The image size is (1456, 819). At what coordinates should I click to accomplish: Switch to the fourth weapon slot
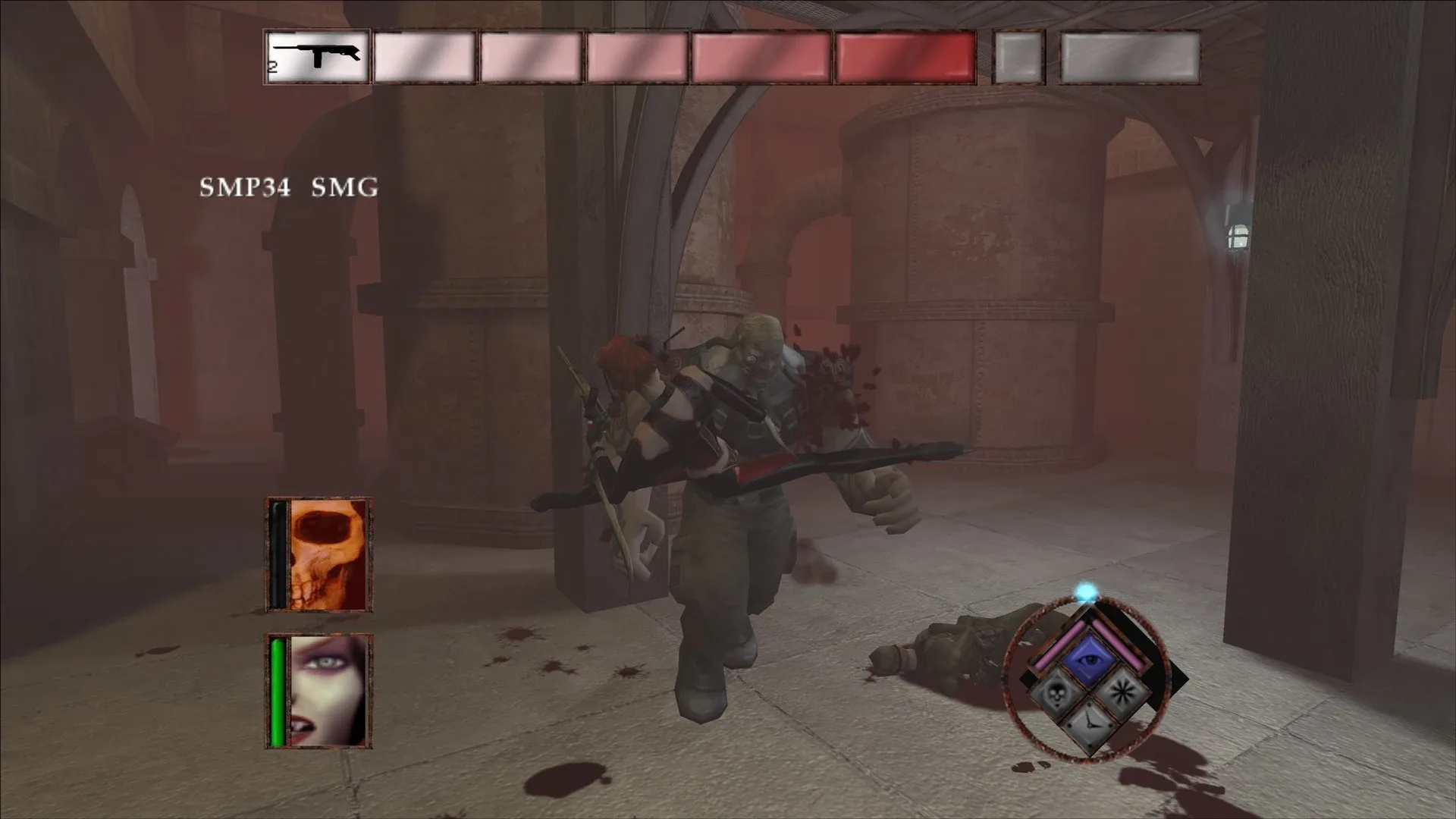(x=635, y=55)
